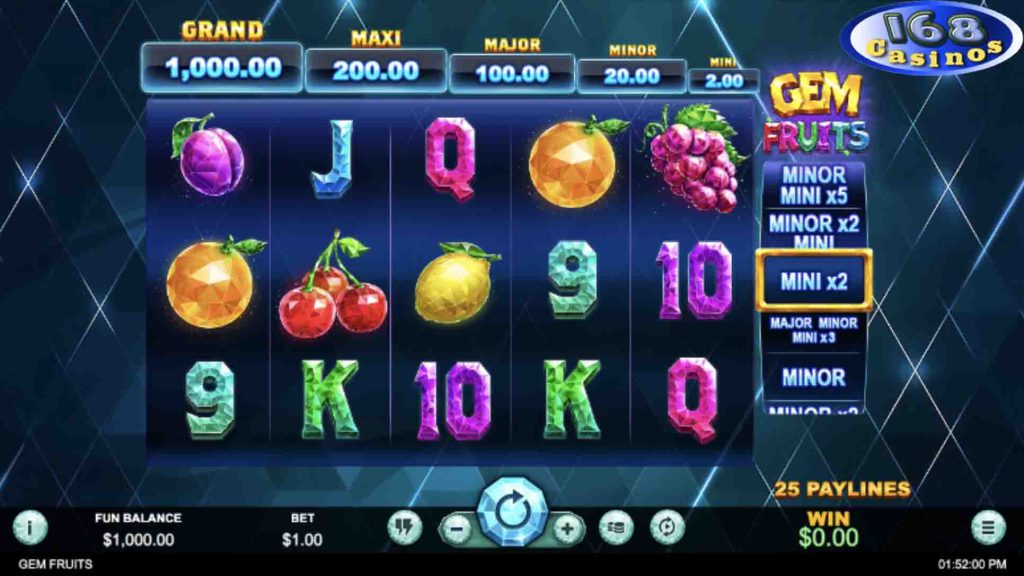Decrease the bet with the minus button

(456, 527)
